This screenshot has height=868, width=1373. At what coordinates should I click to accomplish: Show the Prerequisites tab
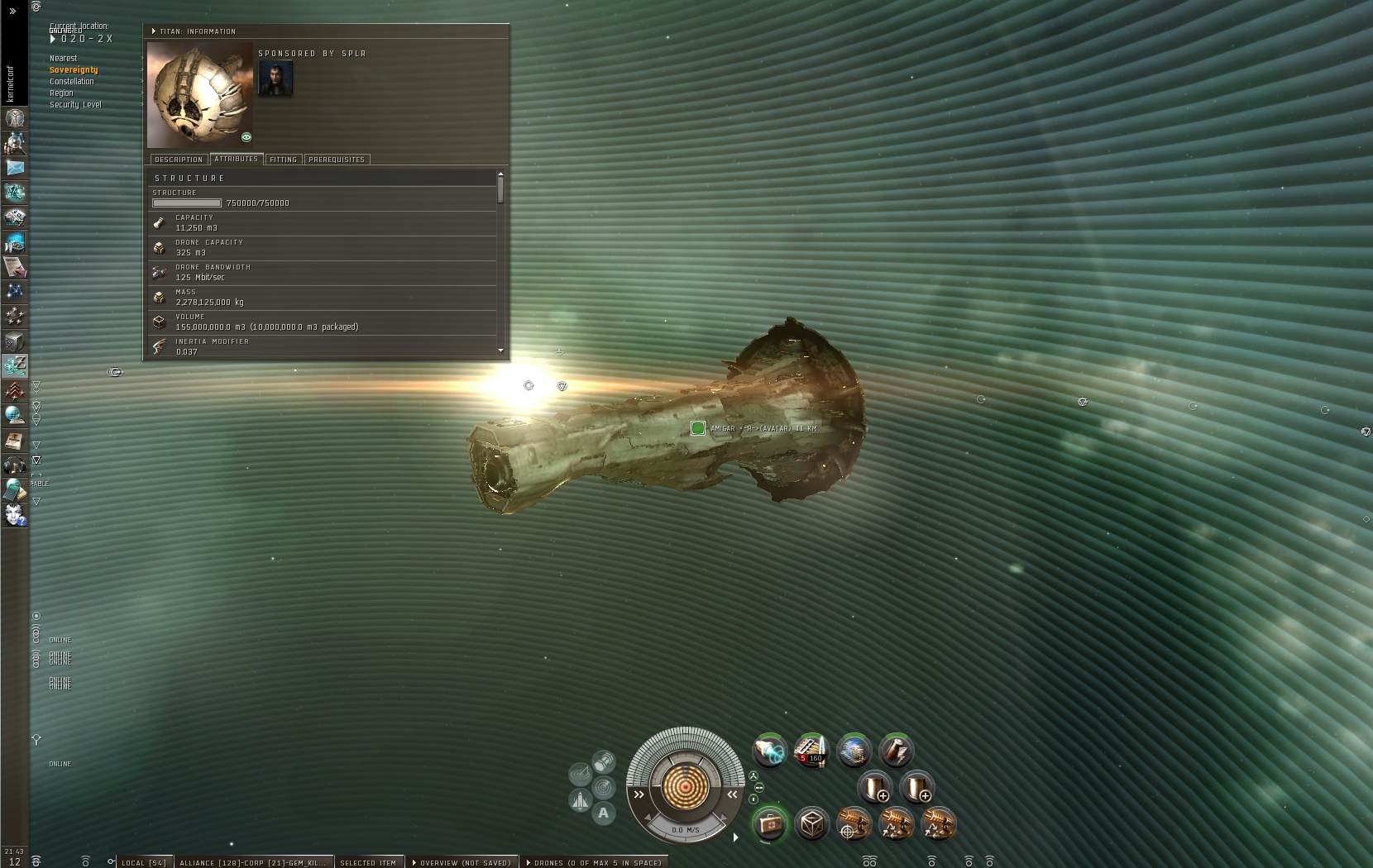[x=337, y=160]
